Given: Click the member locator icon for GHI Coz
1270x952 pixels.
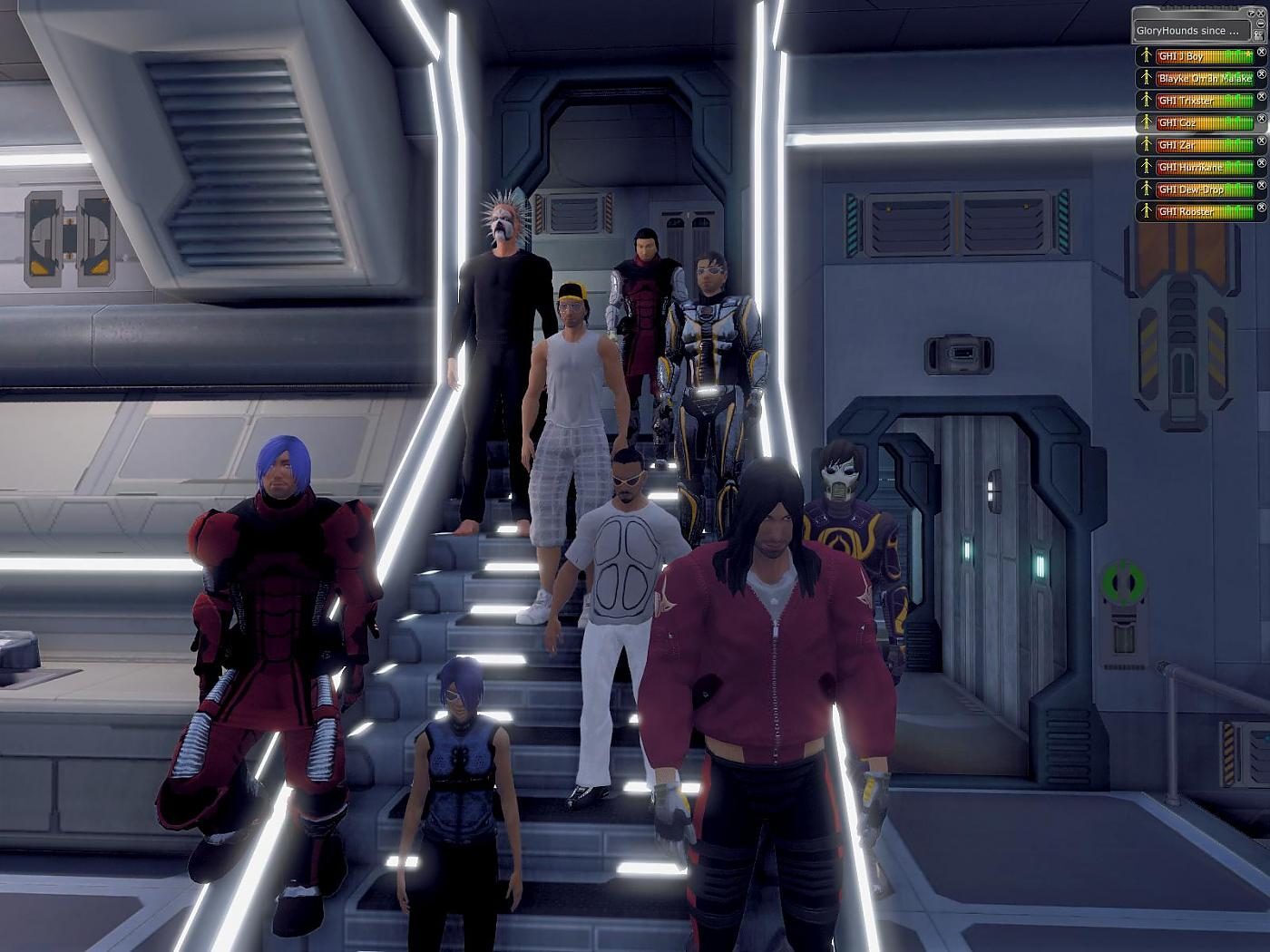Looking at the screenshot, I should point(1147,122).
